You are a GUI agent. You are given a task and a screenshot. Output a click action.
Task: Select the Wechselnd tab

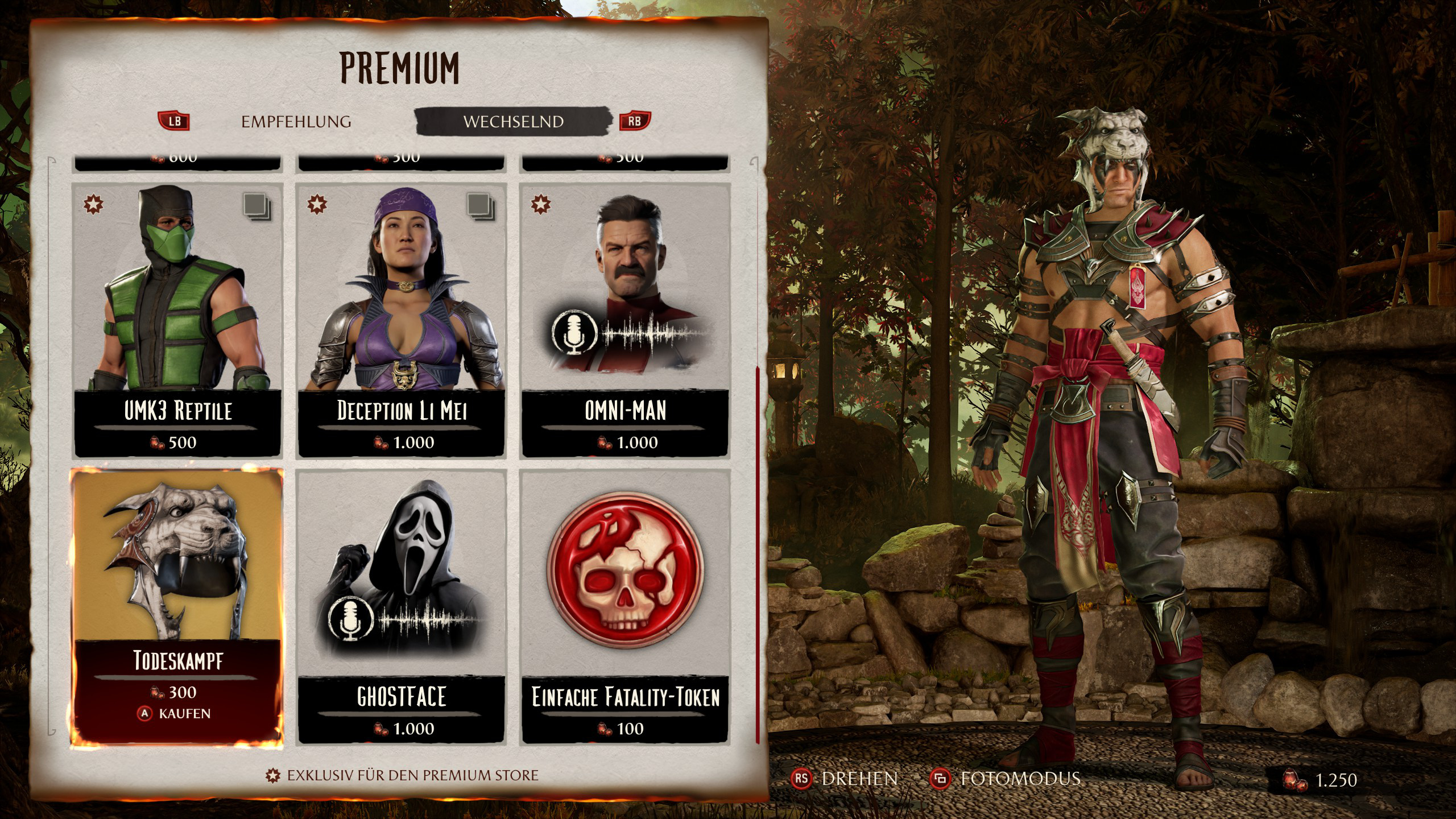[x=513, y=122]
